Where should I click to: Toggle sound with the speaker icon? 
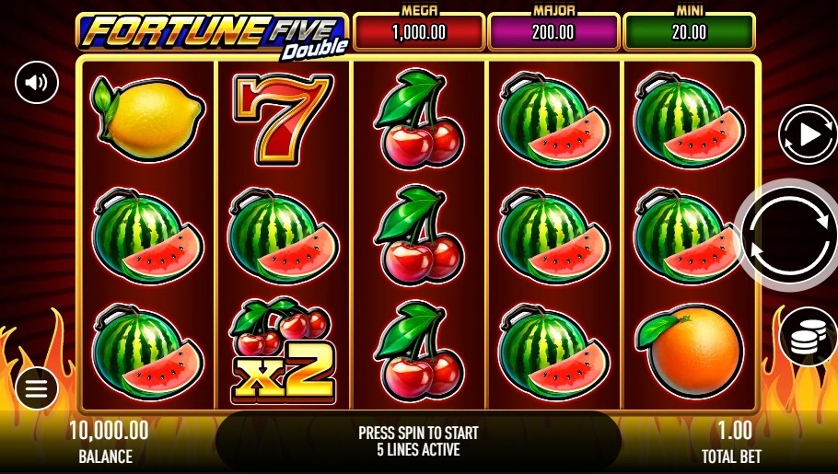point(37,82)
